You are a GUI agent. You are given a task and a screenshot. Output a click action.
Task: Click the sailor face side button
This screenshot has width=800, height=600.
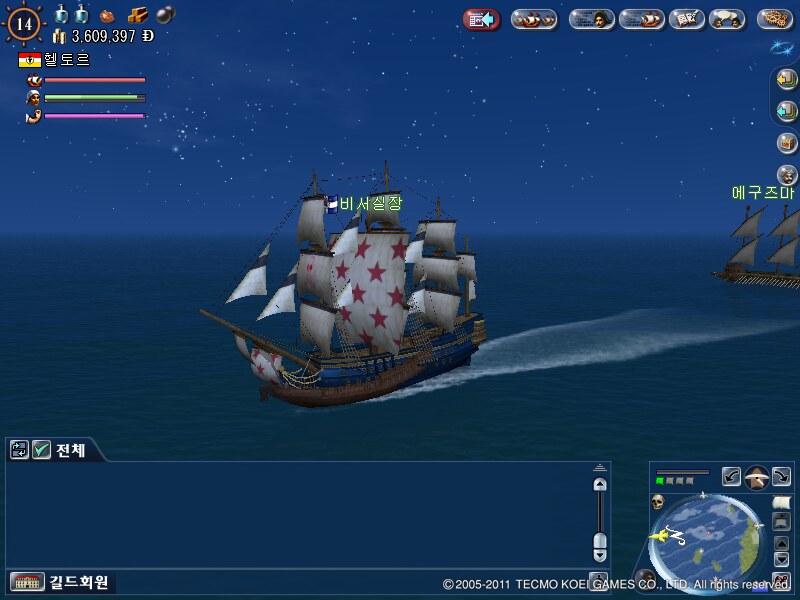786,175
